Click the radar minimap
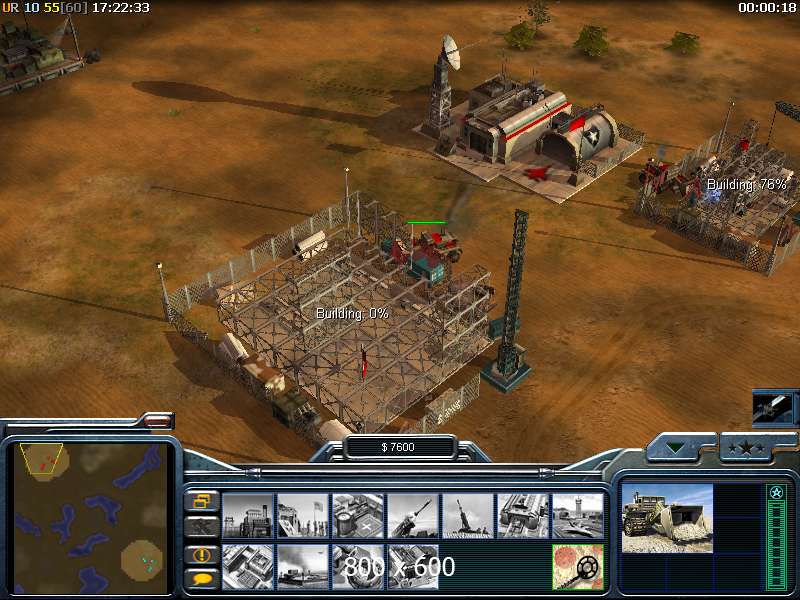The width and height of the screenshot is (800, 600). pos(90,518)
